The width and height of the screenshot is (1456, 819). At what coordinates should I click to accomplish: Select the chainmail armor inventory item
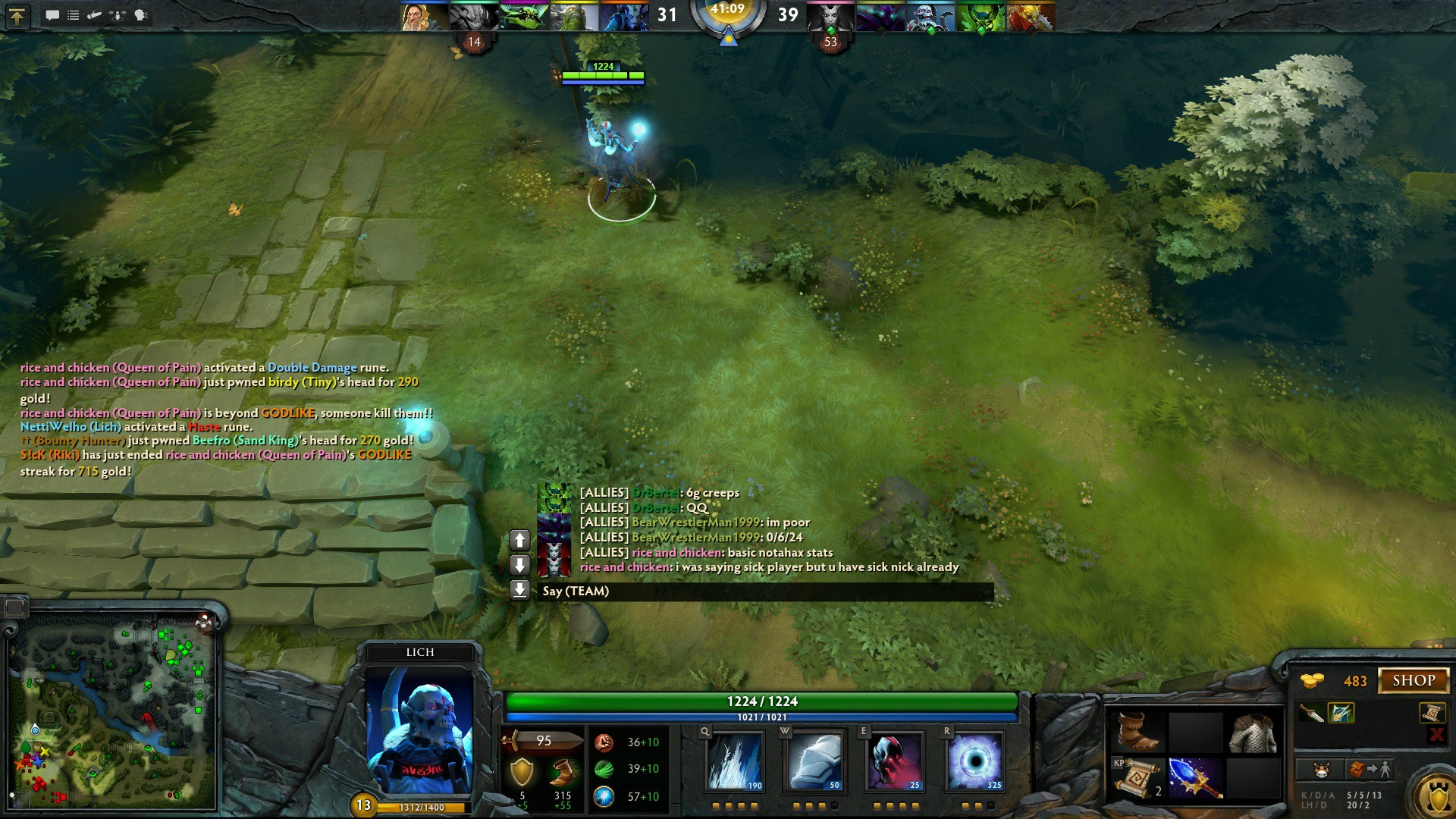[1254, 732]
